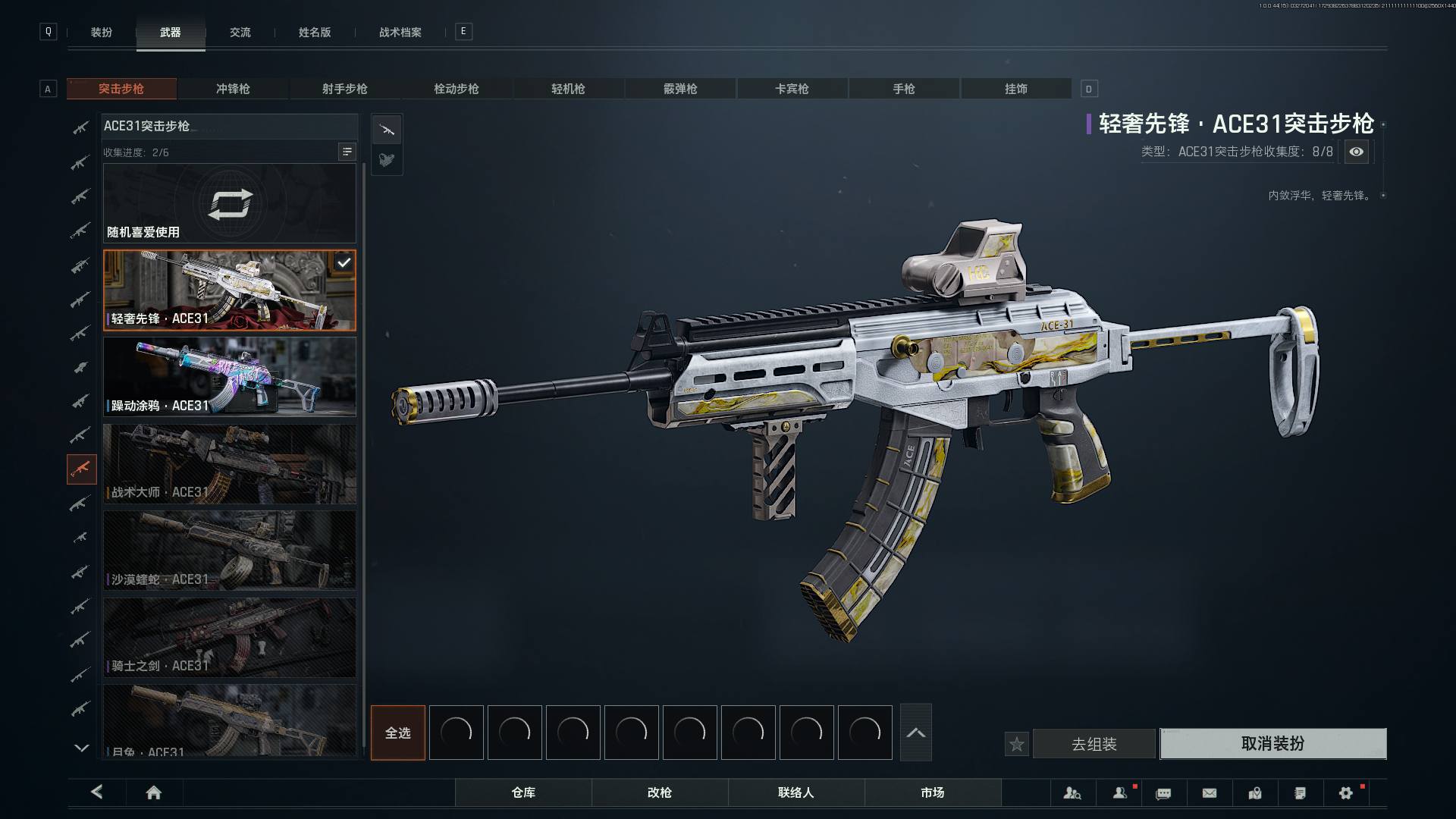Viewport: 1456px width, 819px height.
Task: Open the gear settings icon
Action: tap(1346, 793)
